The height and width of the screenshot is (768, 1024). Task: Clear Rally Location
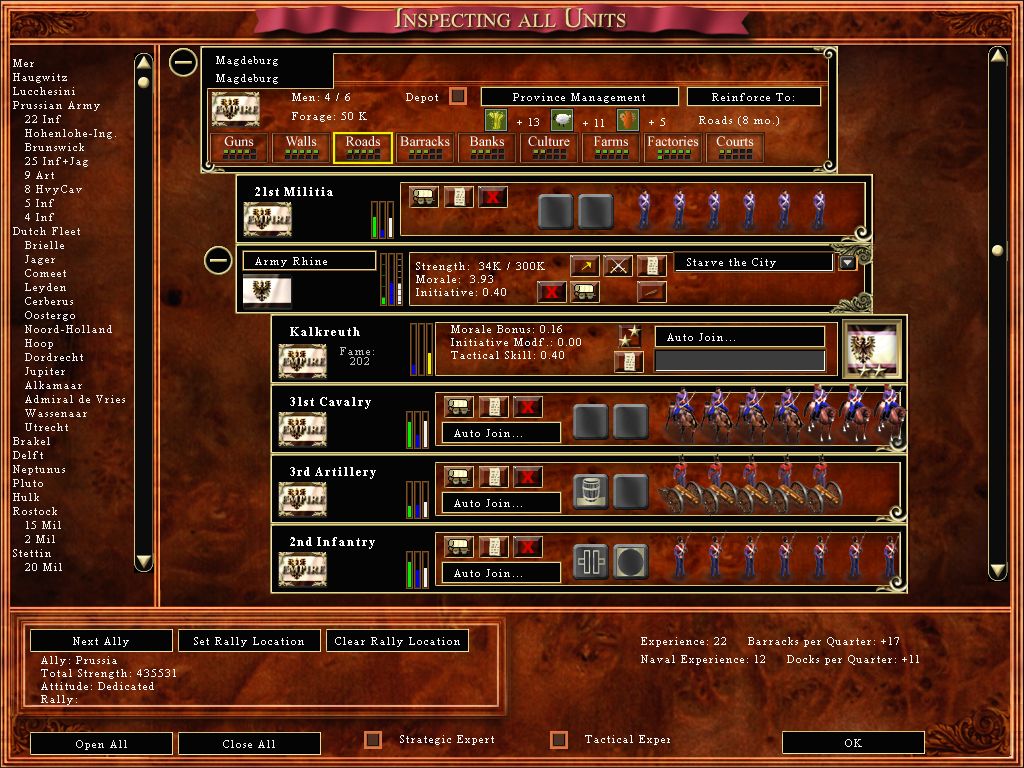pyautogui.click(x=397, y=641)
